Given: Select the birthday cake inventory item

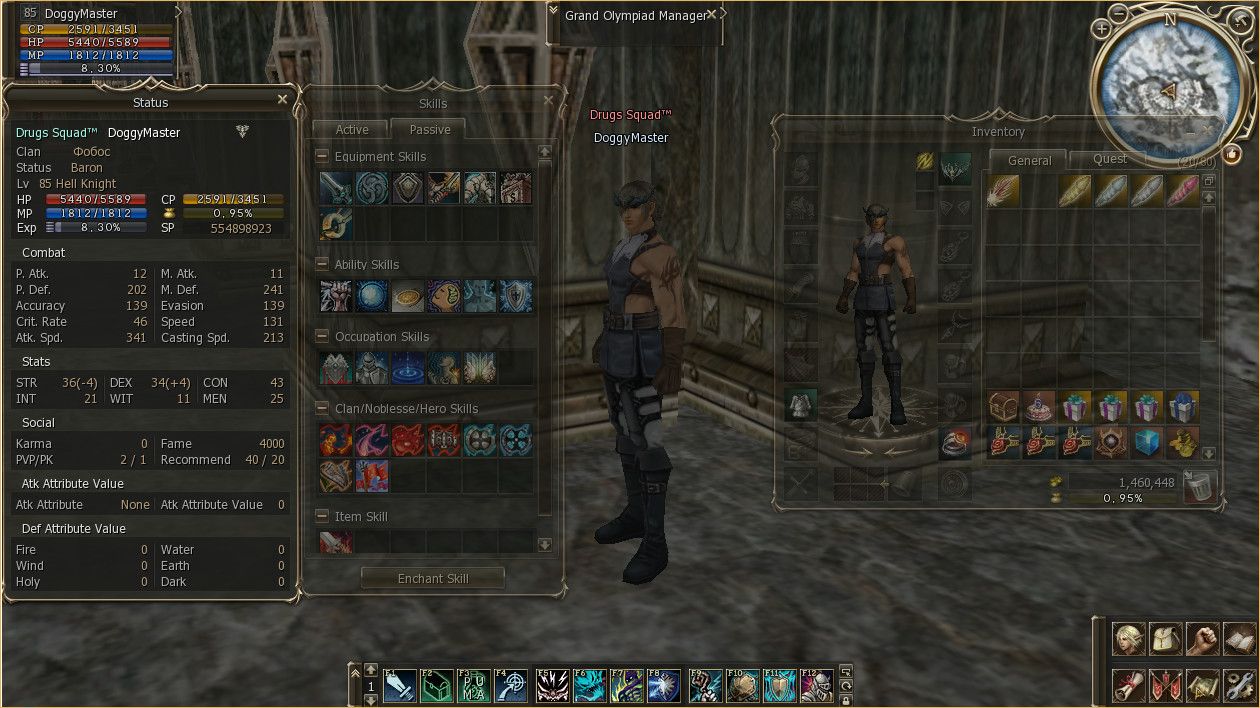Looking at the screenshot, I should click(x=1039, y=407).
